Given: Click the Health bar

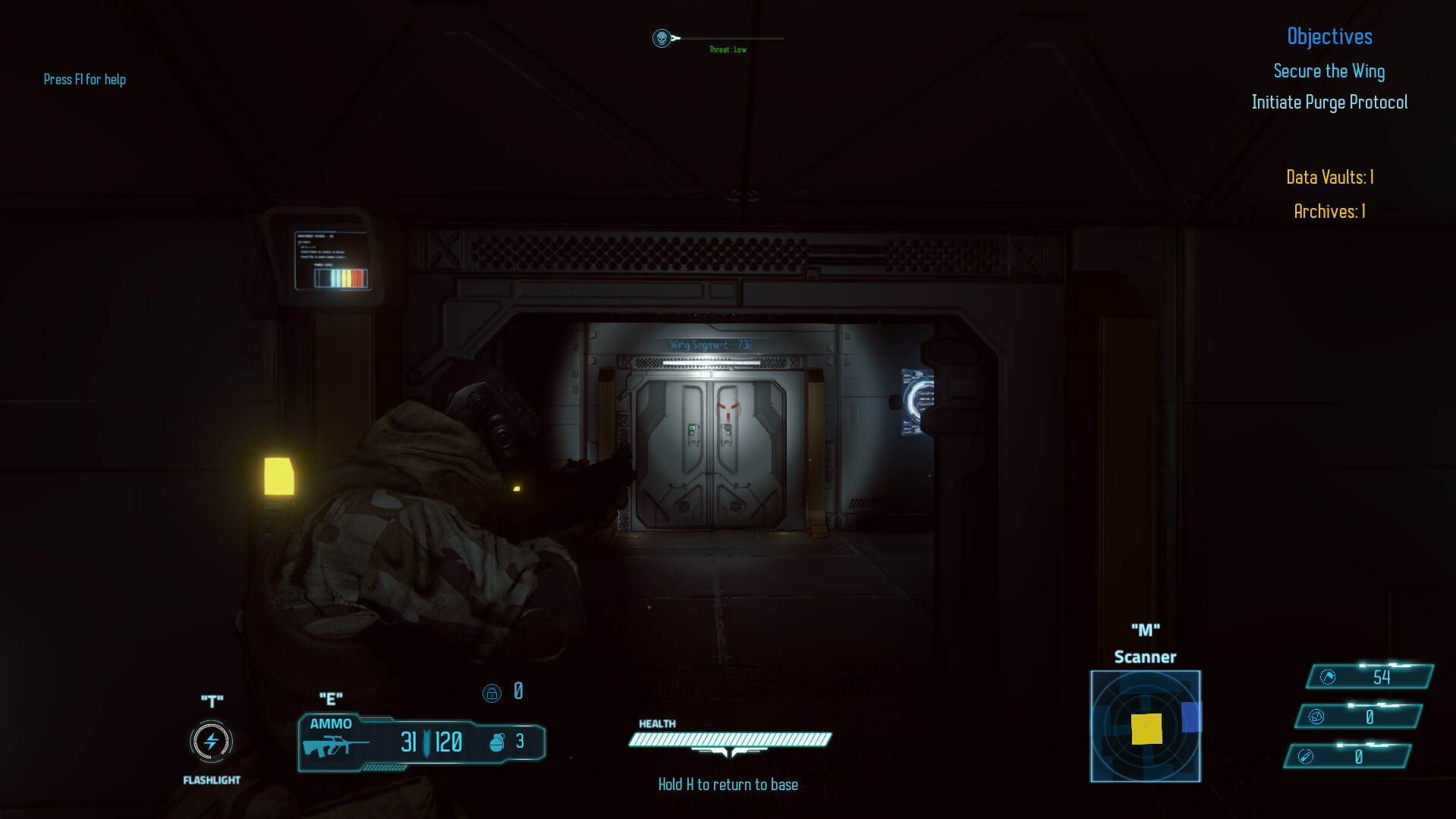Looking at the screenshot, I should pyautogui.click(x=728, y=738).
